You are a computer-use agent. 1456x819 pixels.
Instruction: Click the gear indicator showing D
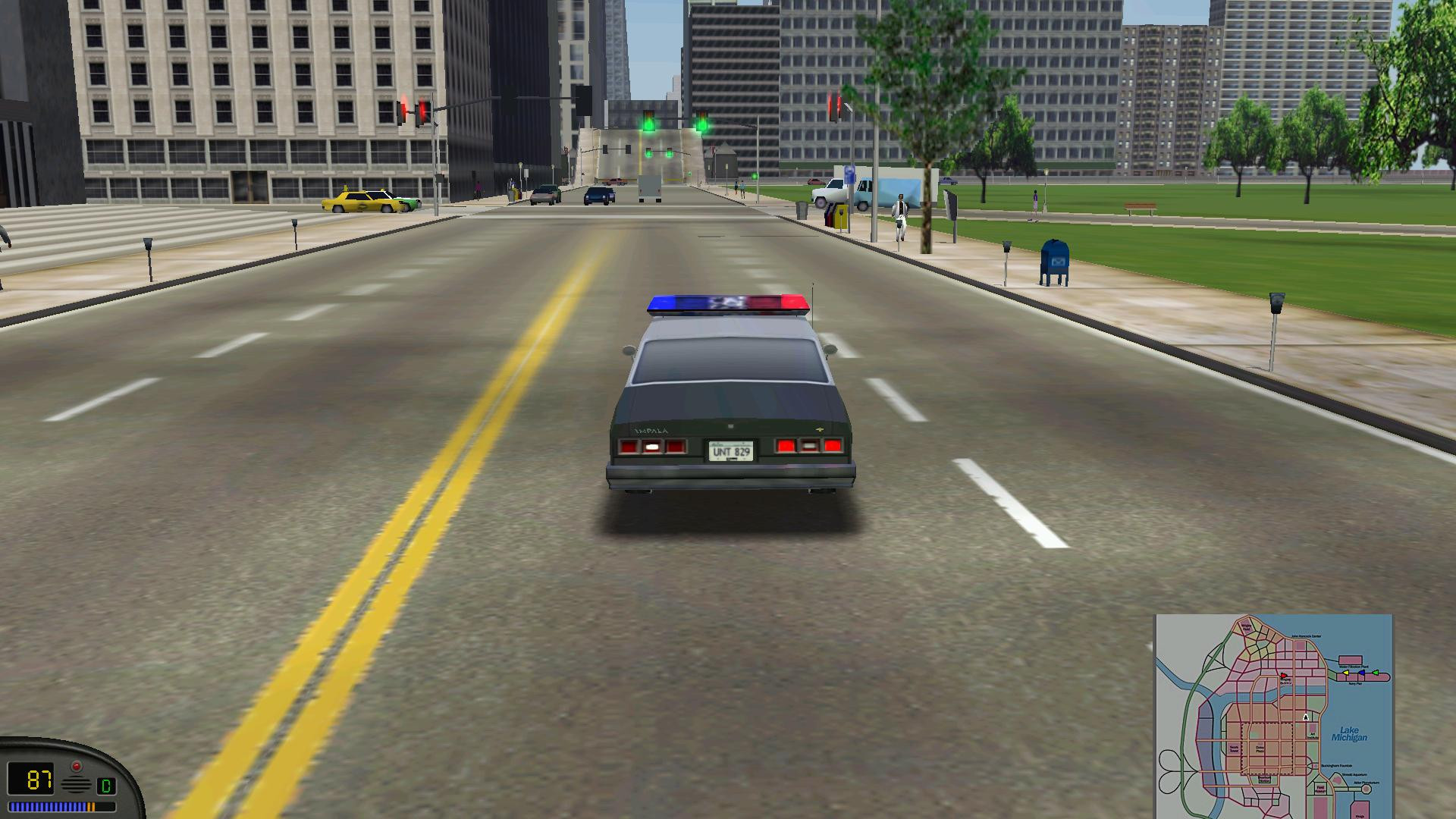coord(106,785)
